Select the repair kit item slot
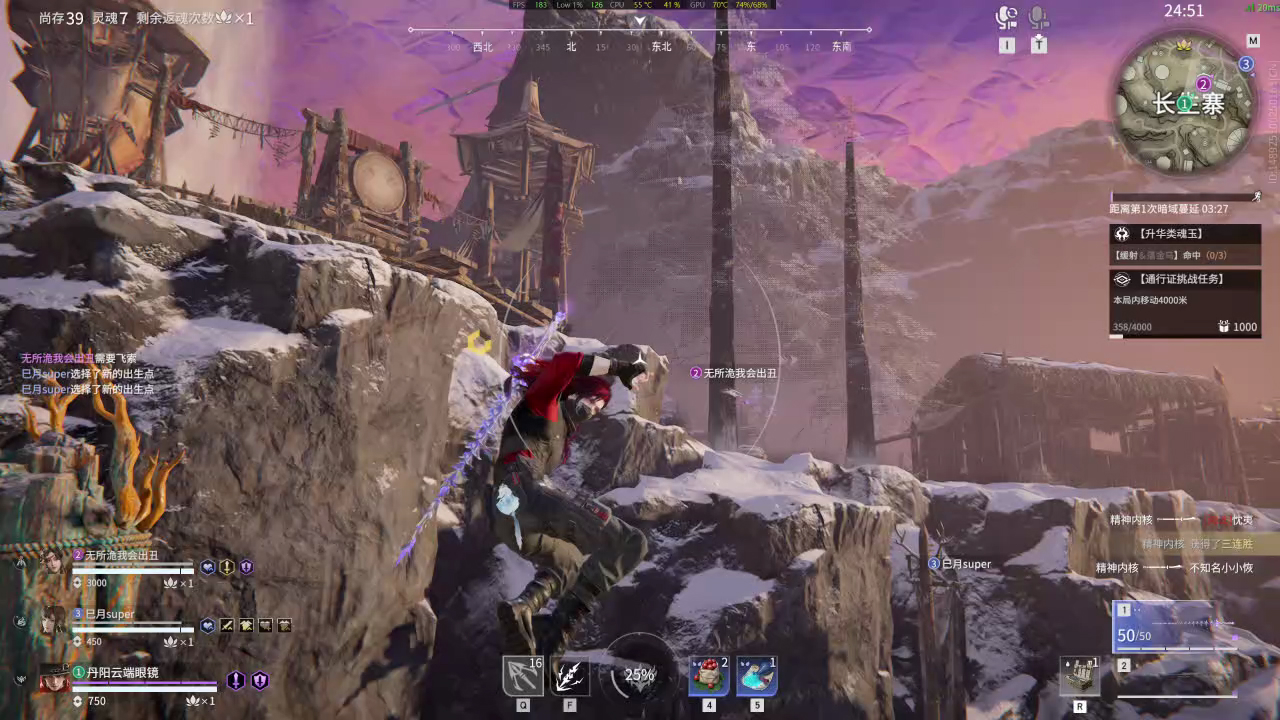 1080,677
